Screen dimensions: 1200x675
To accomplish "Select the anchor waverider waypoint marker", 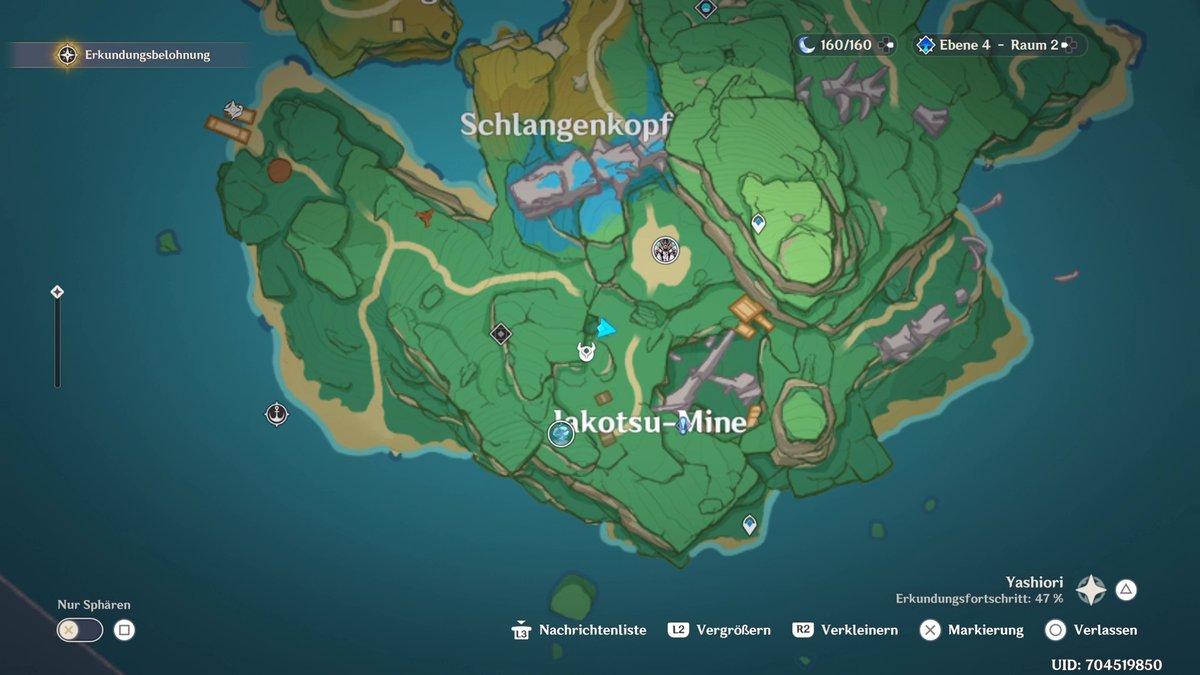I will [277, 413].
